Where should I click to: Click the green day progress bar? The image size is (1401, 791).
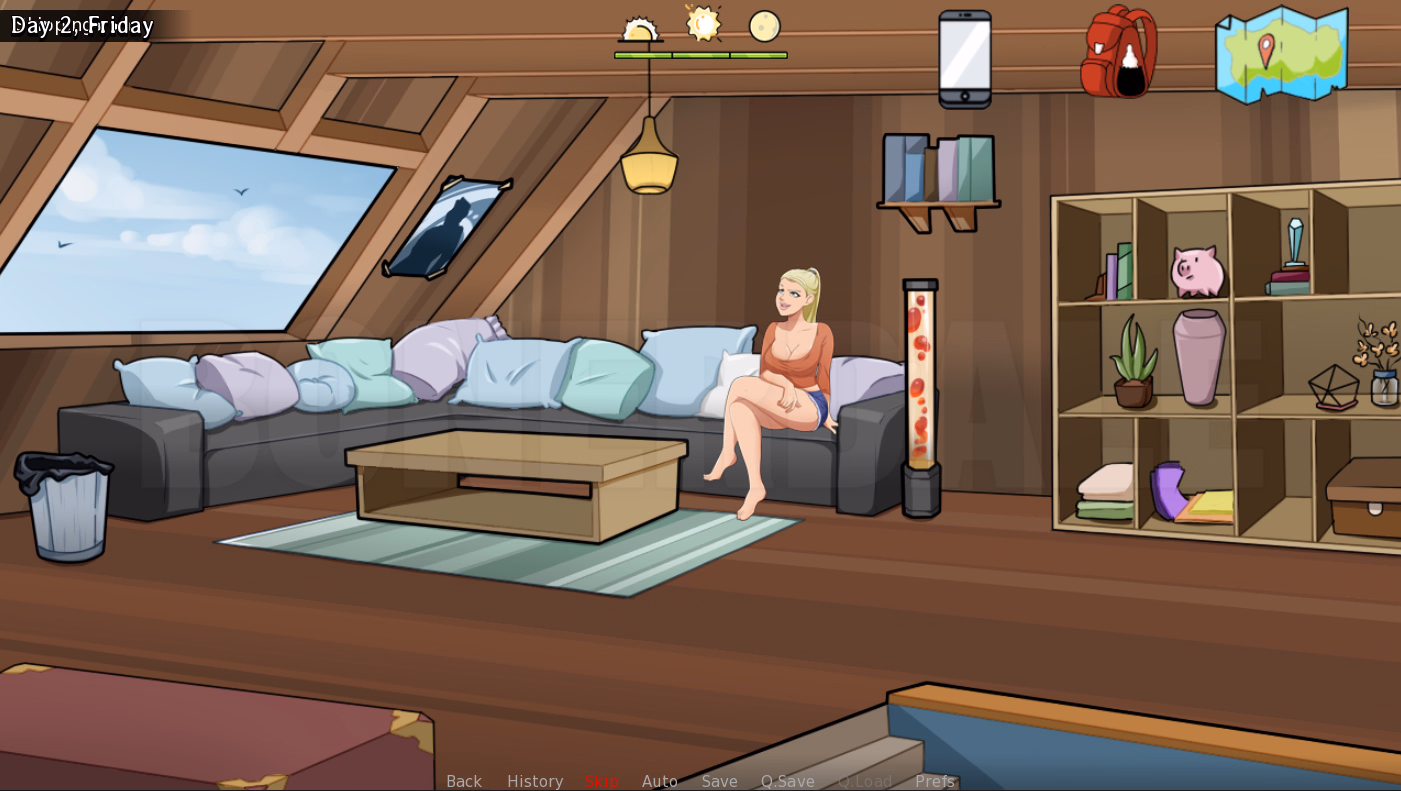pyautogui.click(x=700, y=55)
